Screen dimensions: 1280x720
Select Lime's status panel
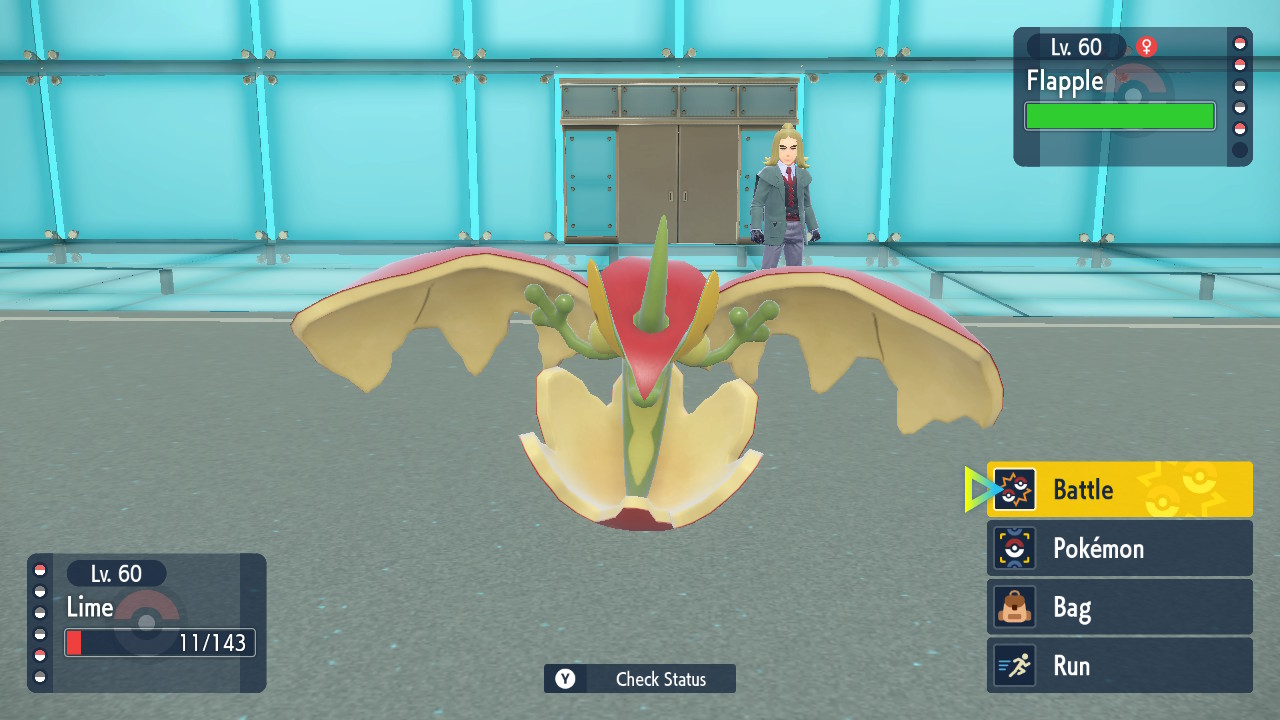pos(147,622)
